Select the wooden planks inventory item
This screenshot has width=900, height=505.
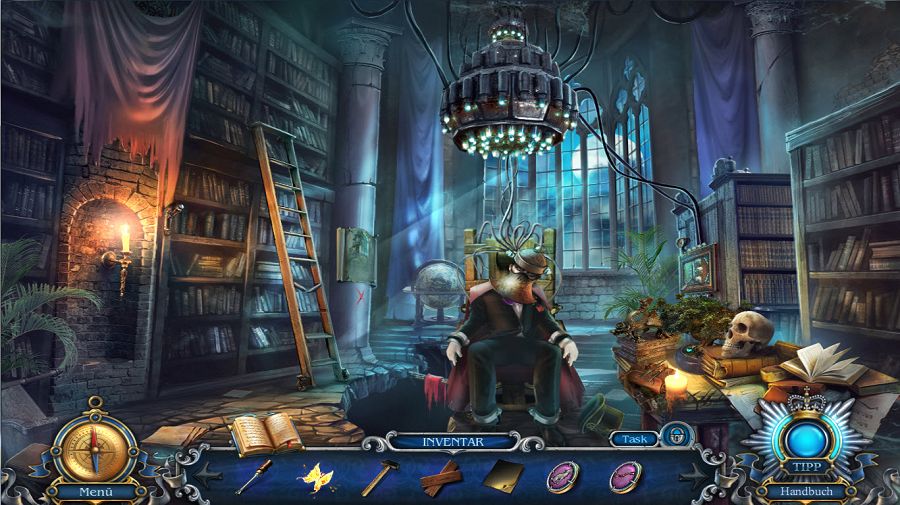[440, 478]
